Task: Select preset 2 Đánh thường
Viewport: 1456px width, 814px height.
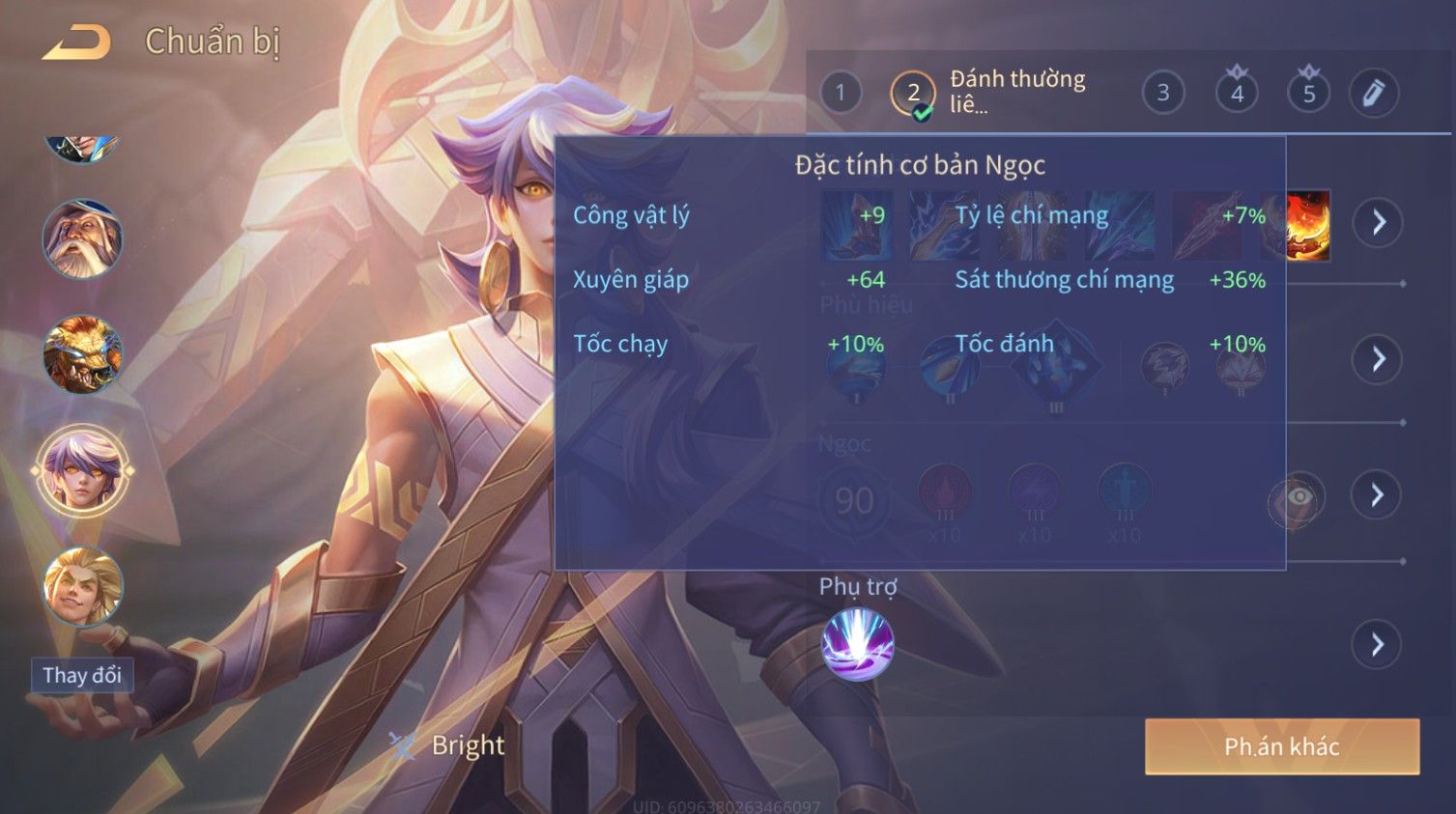Action: click(913, 94)
